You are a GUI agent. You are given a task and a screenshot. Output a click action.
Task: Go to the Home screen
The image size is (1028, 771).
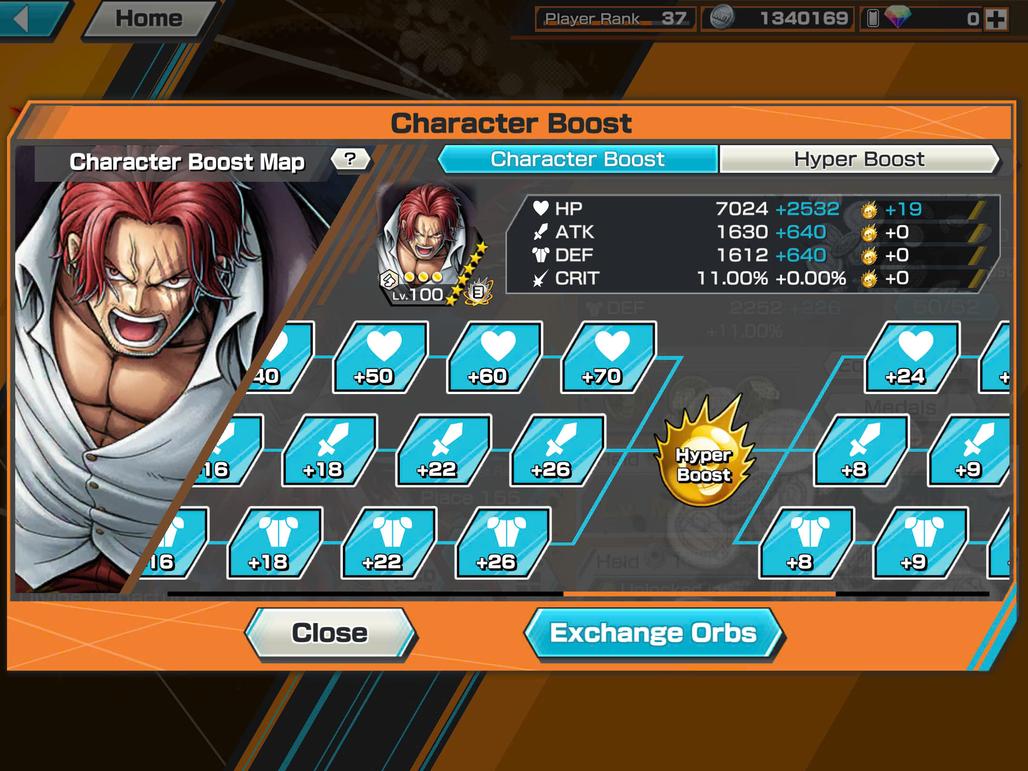(148, 18)
